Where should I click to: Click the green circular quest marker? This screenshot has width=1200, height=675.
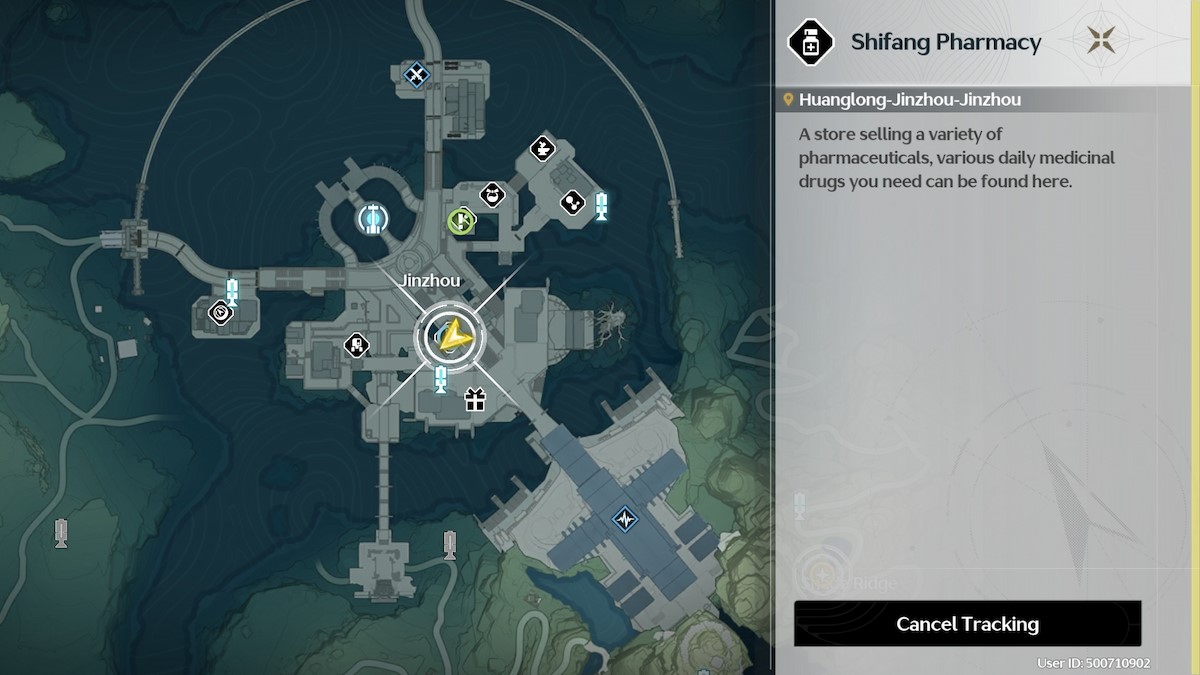click(x=460, y=220)
